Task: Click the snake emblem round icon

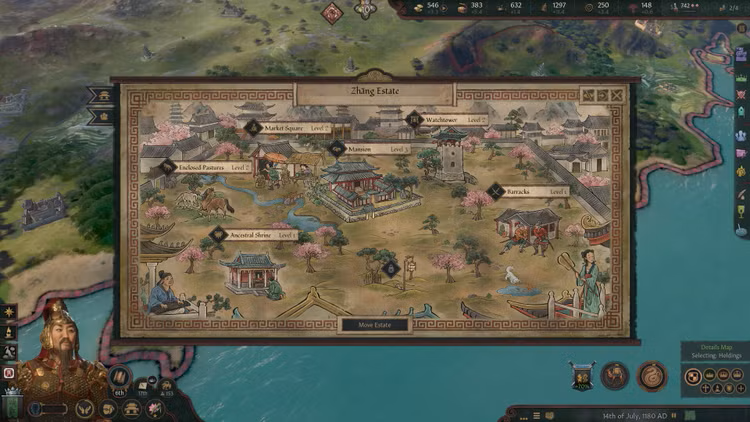Action: [652, 375]
